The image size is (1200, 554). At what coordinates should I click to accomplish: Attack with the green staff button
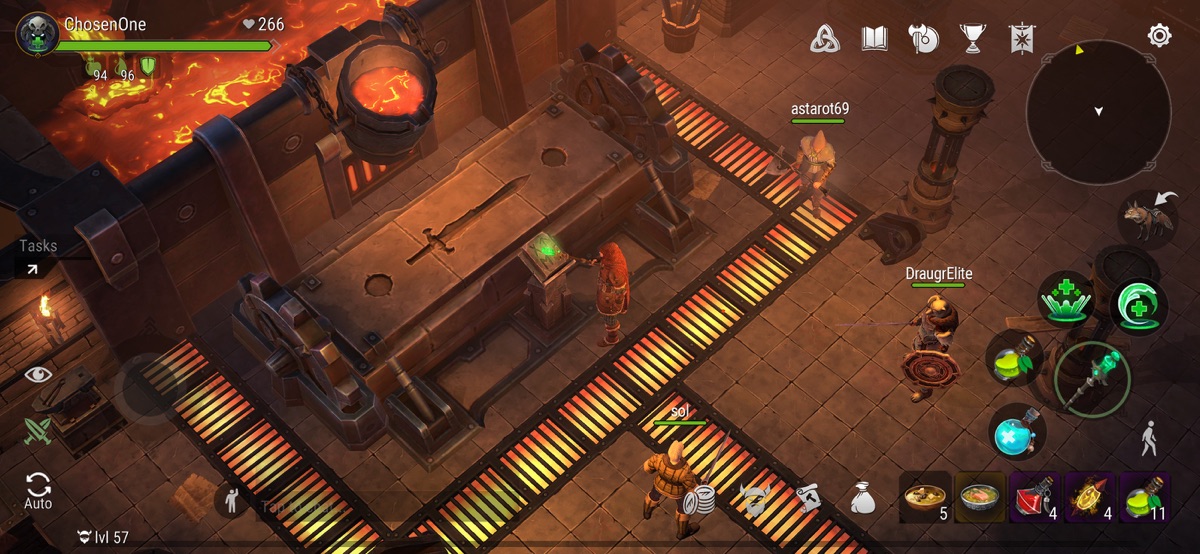[1091, 380]
